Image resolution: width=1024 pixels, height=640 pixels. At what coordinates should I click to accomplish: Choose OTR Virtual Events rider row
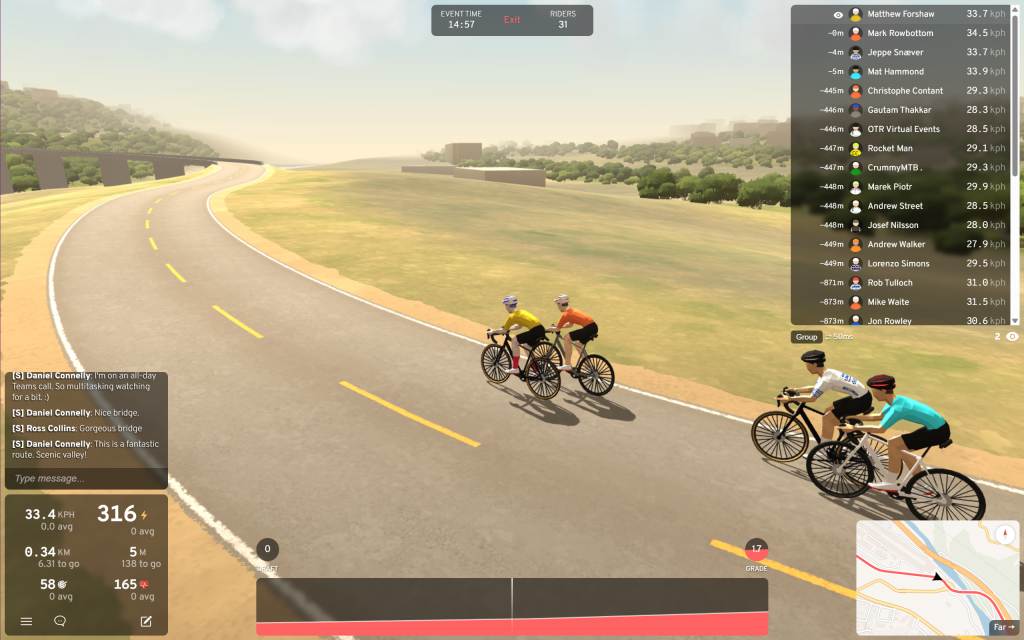tap(903, 129)
